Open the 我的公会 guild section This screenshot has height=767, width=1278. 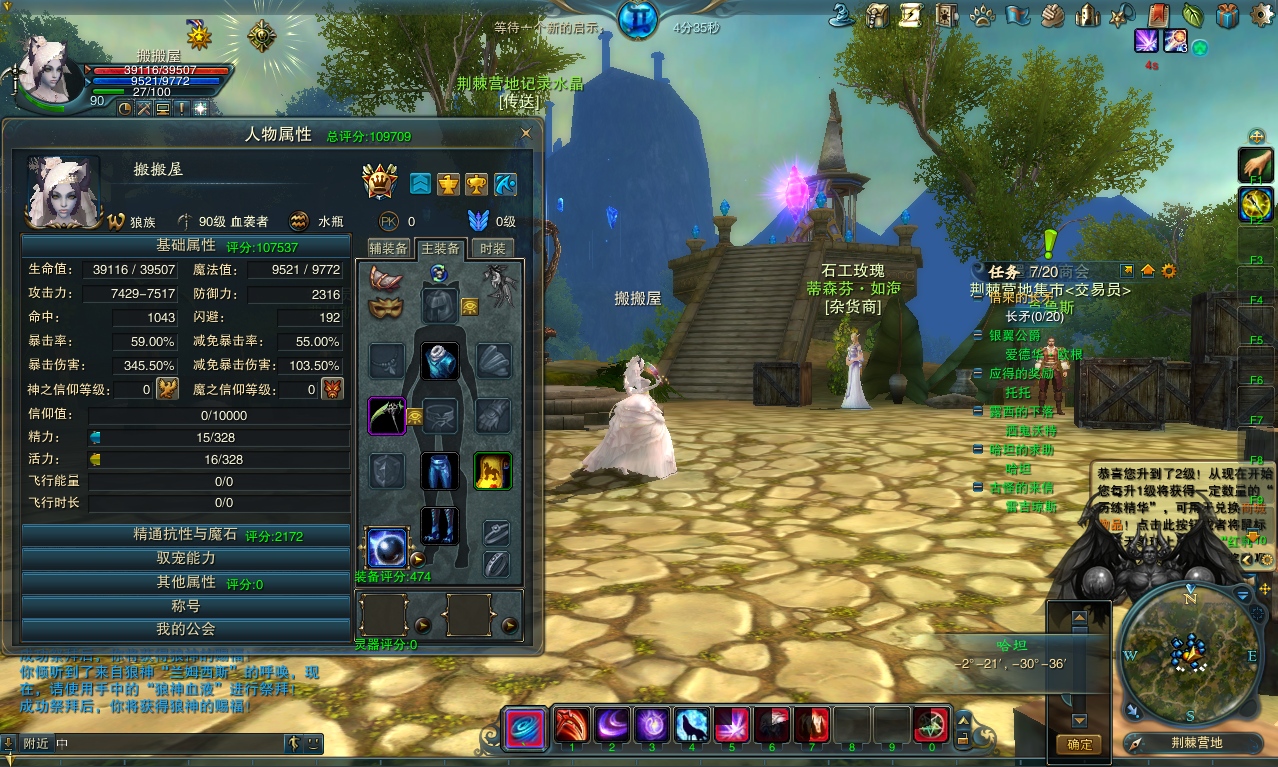click(x=186, y=629)
